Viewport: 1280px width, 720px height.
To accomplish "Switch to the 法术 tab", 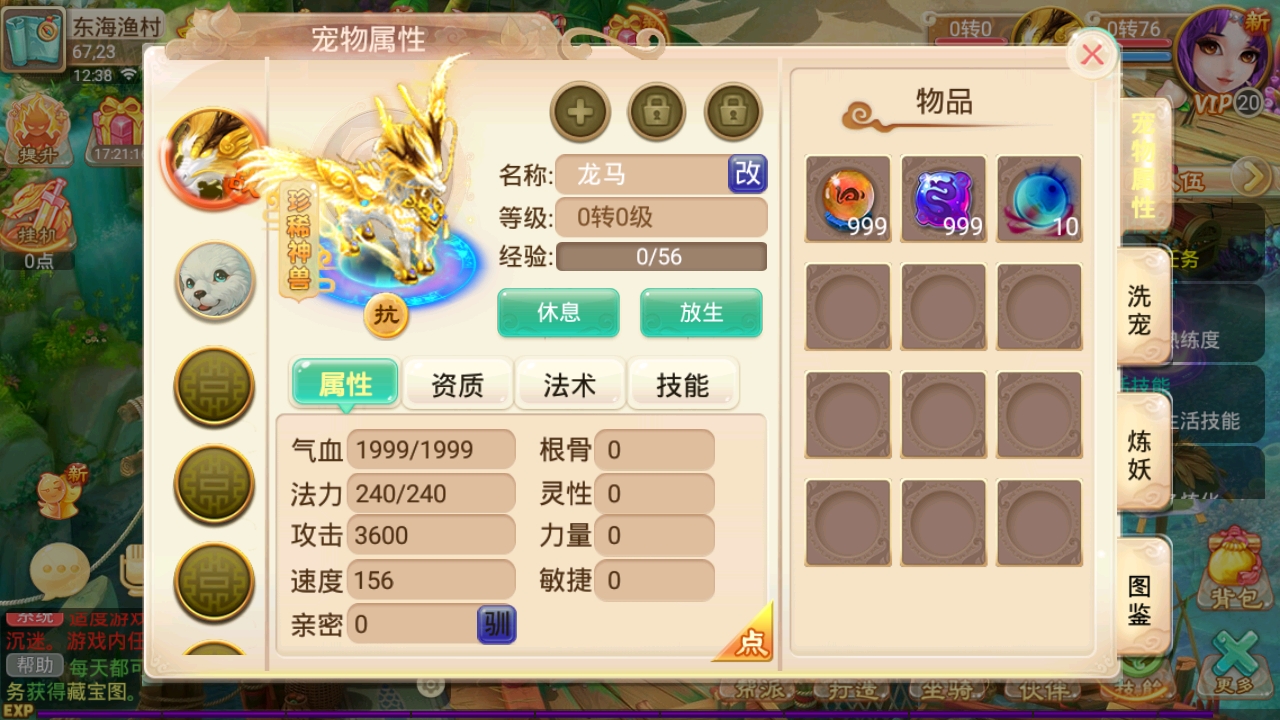I will pos(571,384).
